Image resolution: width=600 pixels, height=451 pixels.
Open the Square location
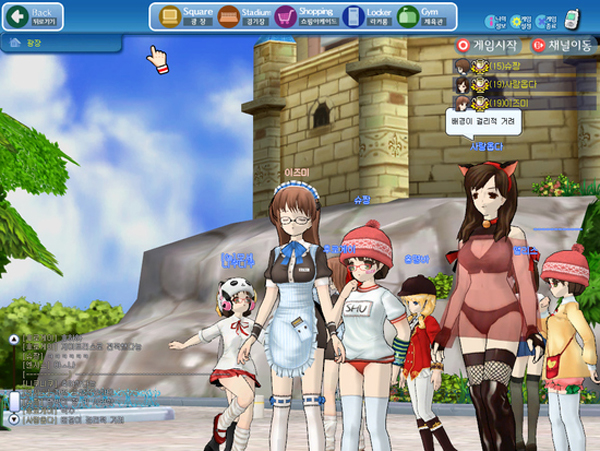[185, 16]
